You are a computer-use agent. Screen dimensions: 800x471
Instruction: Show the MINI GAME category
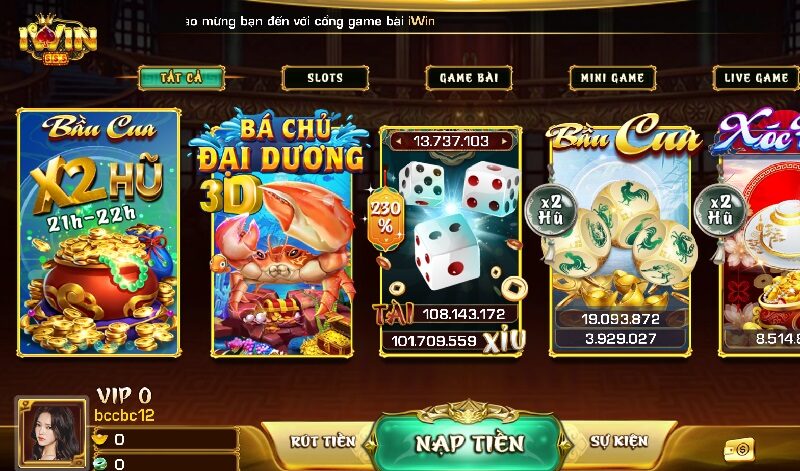coord(613,78)
